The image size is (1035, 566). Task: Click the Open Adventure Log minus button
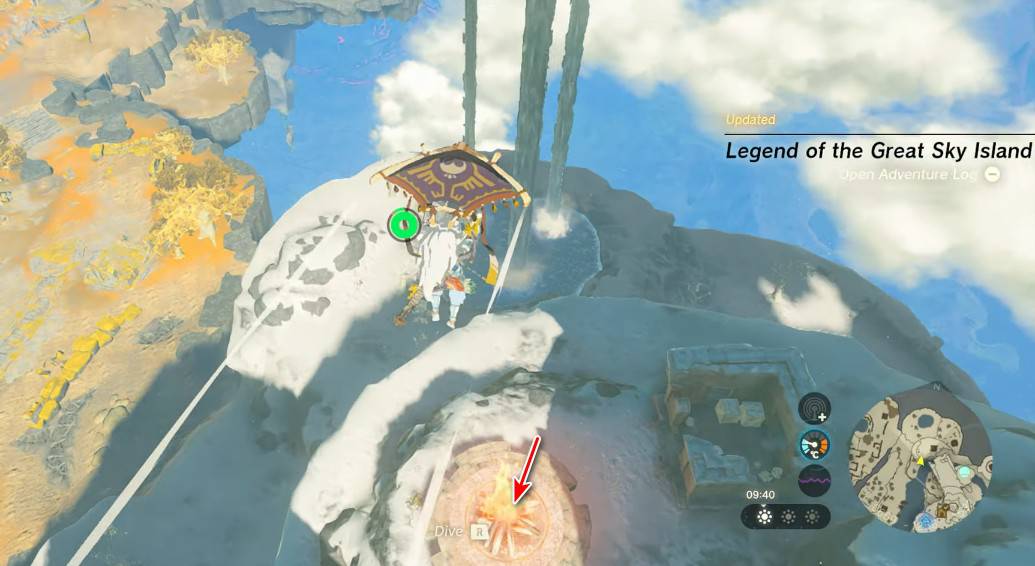coord(992,174)
